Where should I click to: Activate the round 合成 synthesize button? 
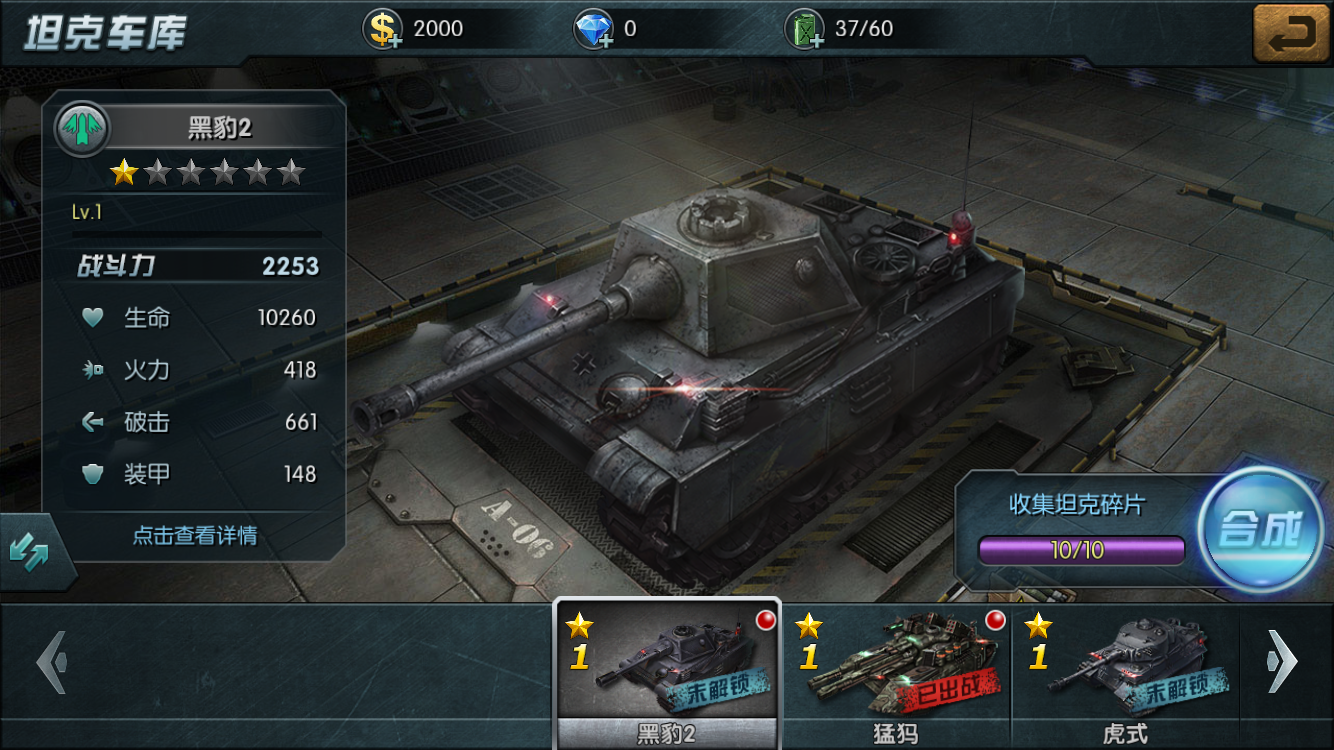(x=1261, y=529)
